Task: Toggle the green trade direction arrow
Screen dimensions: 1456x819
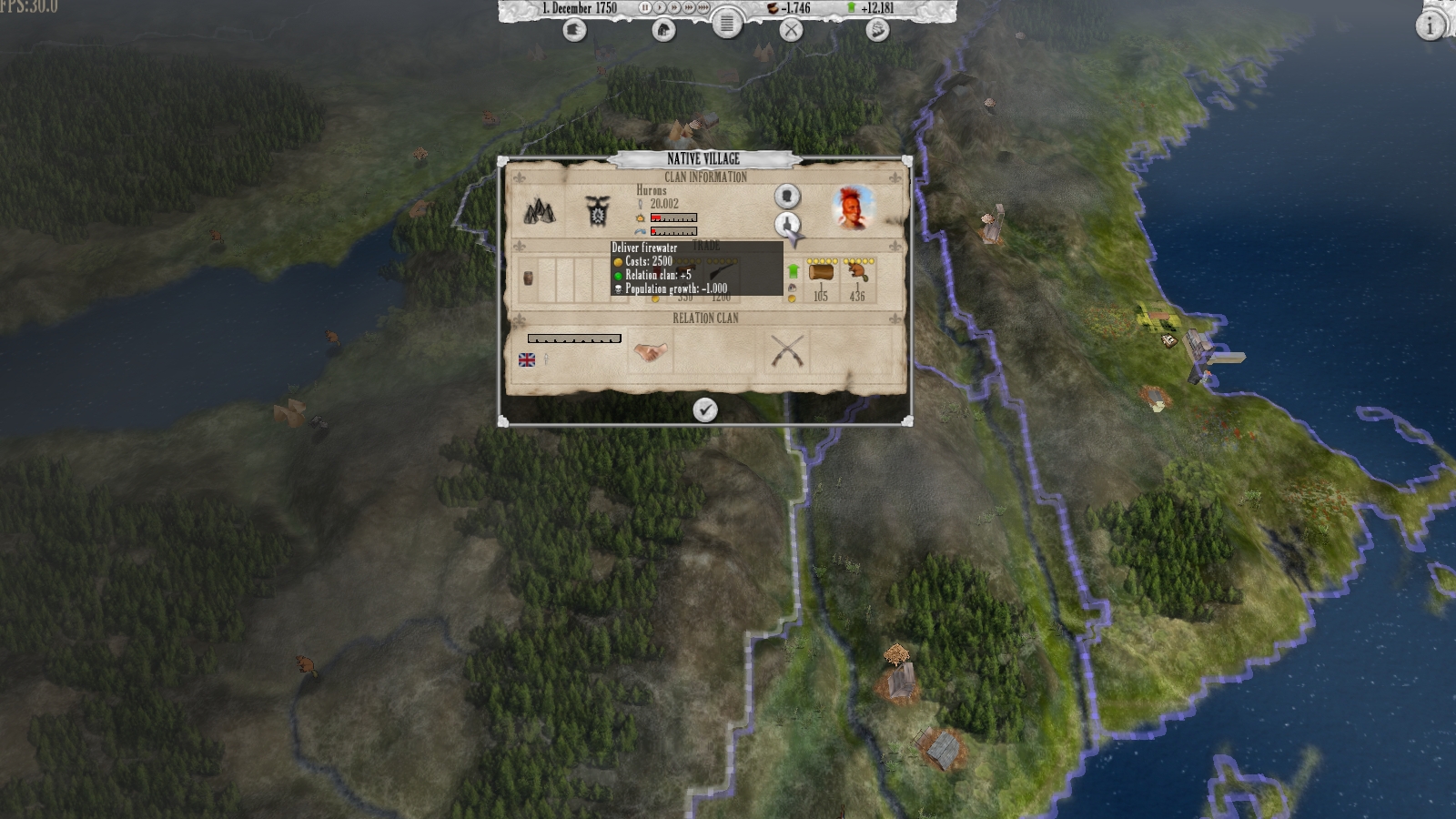Action: pos(794,270)
